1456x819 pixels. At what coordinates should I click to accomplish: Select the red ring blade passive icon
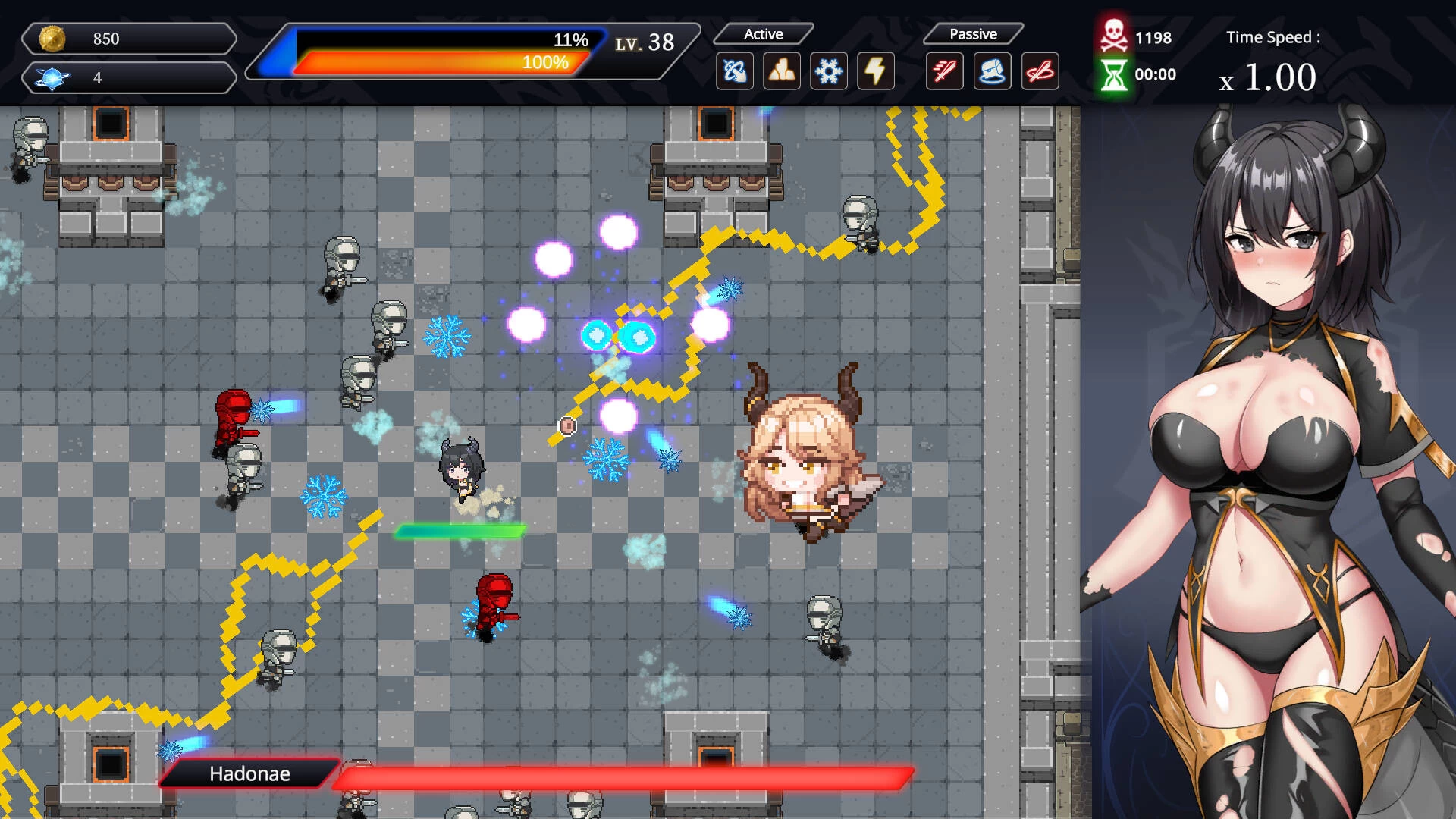pos(1040,71)
